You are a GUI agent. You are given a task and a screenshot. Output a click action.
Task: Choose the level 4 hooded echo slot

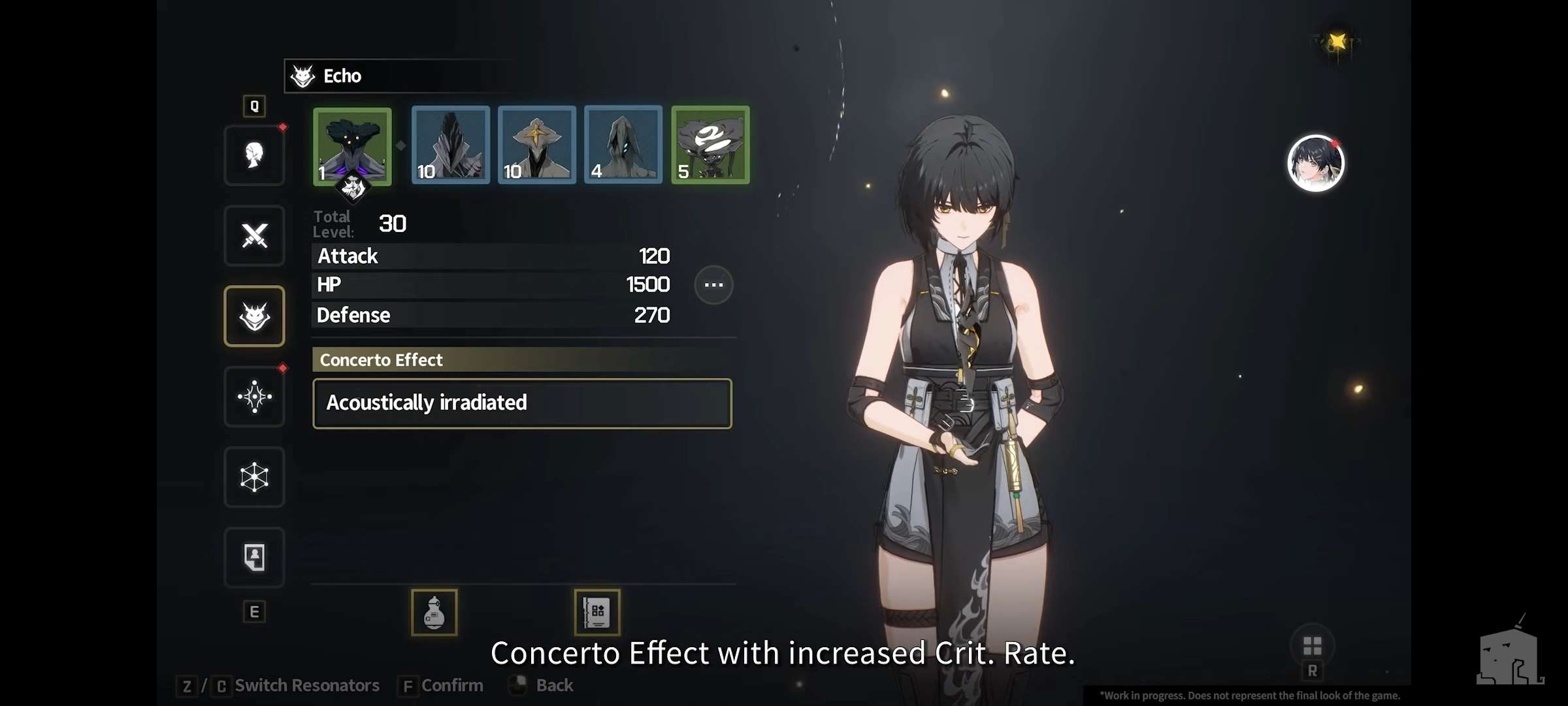coord(623,144)
